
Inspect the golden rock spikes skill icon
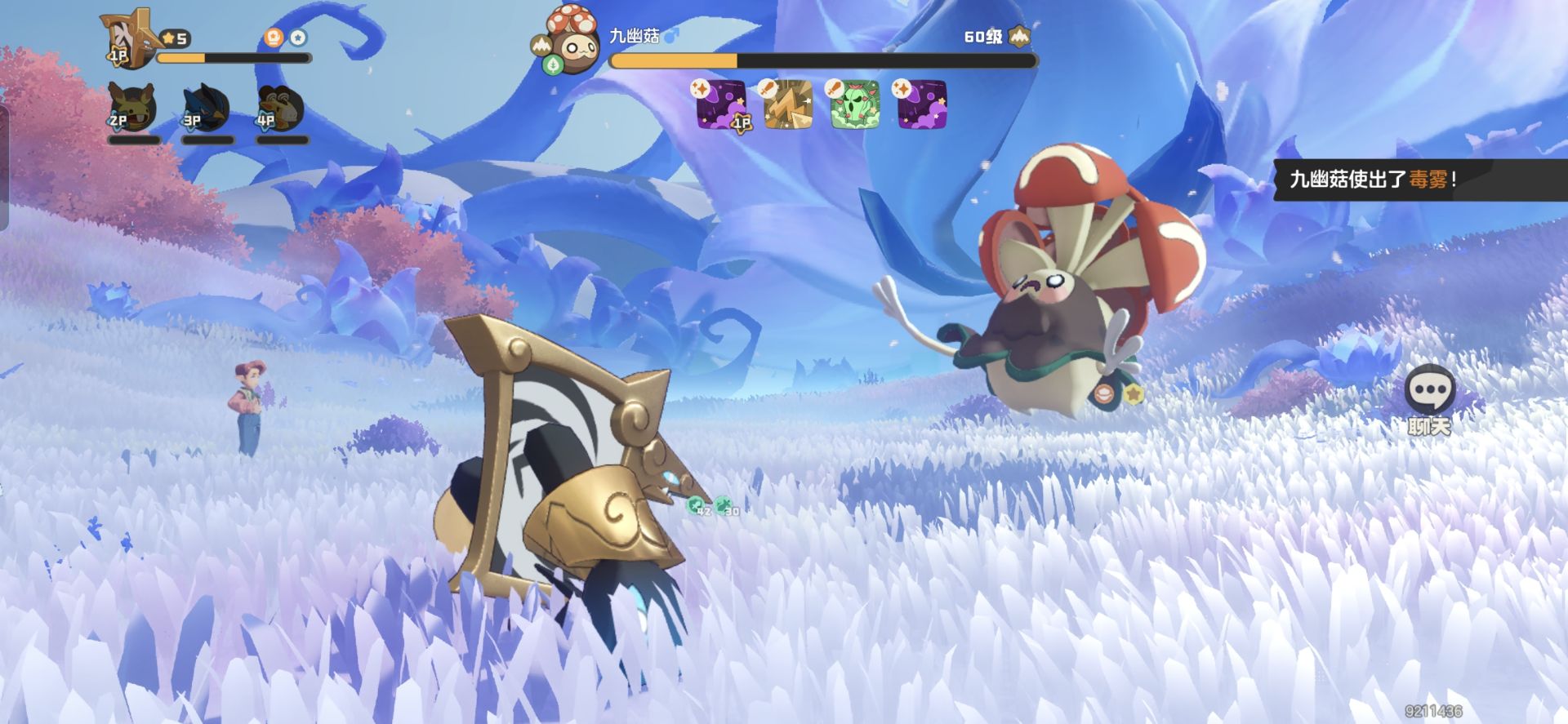pyautogui.click(x=788, y=104)
